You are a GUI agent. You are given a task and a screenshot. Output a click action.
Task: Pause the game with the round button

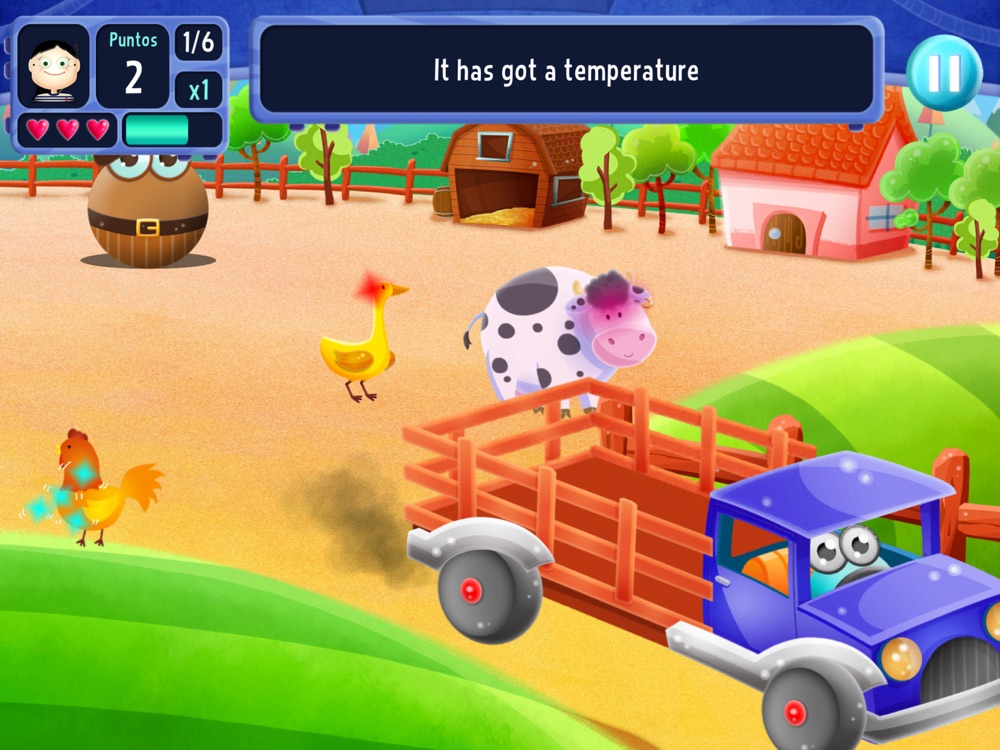click(x=944, y=72)
